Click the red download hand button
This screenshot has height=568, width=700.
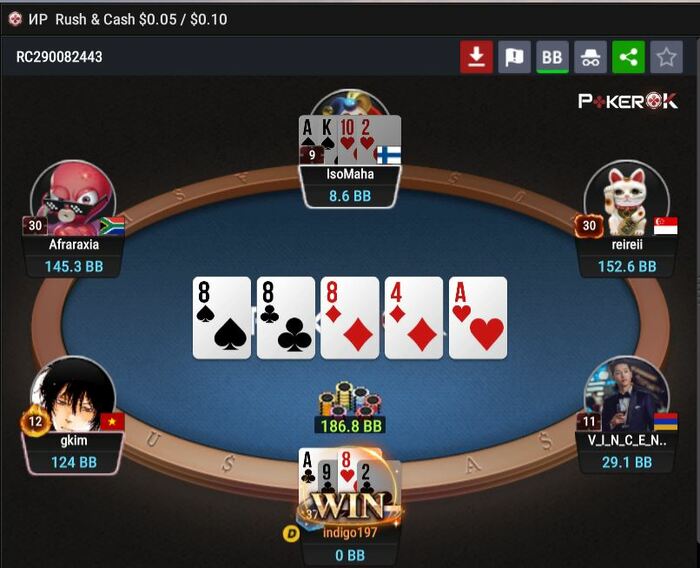(476, 57)
